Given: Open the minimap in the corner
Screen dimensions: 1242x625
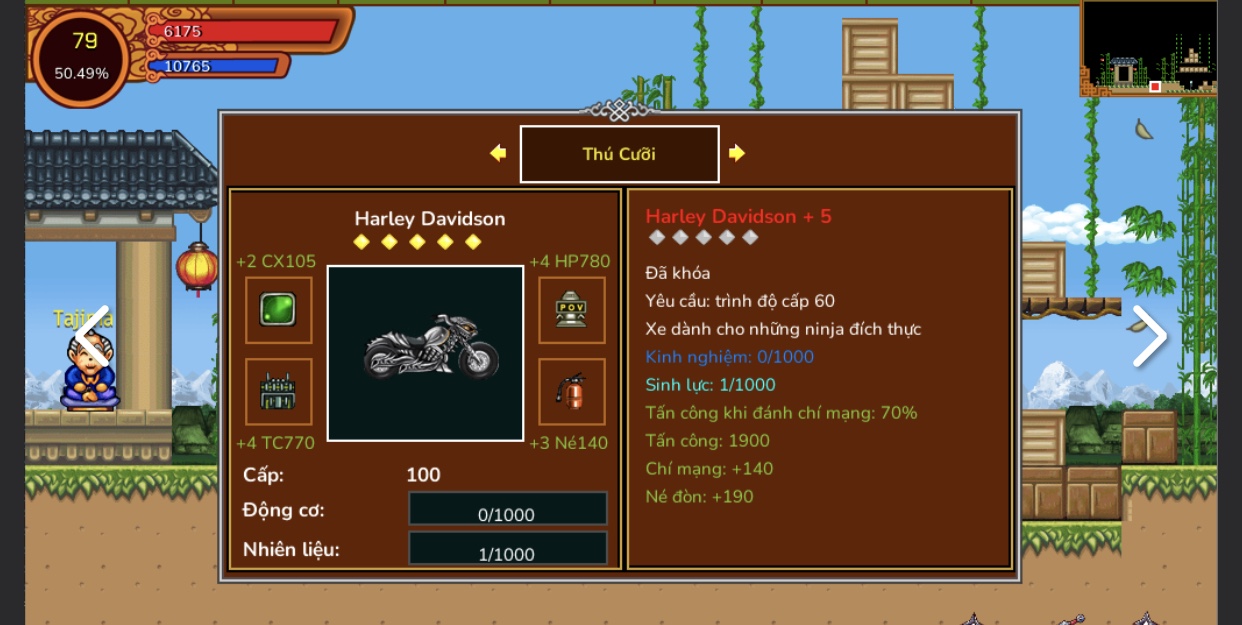Looking at the screenshot, I should point(1149,48).
